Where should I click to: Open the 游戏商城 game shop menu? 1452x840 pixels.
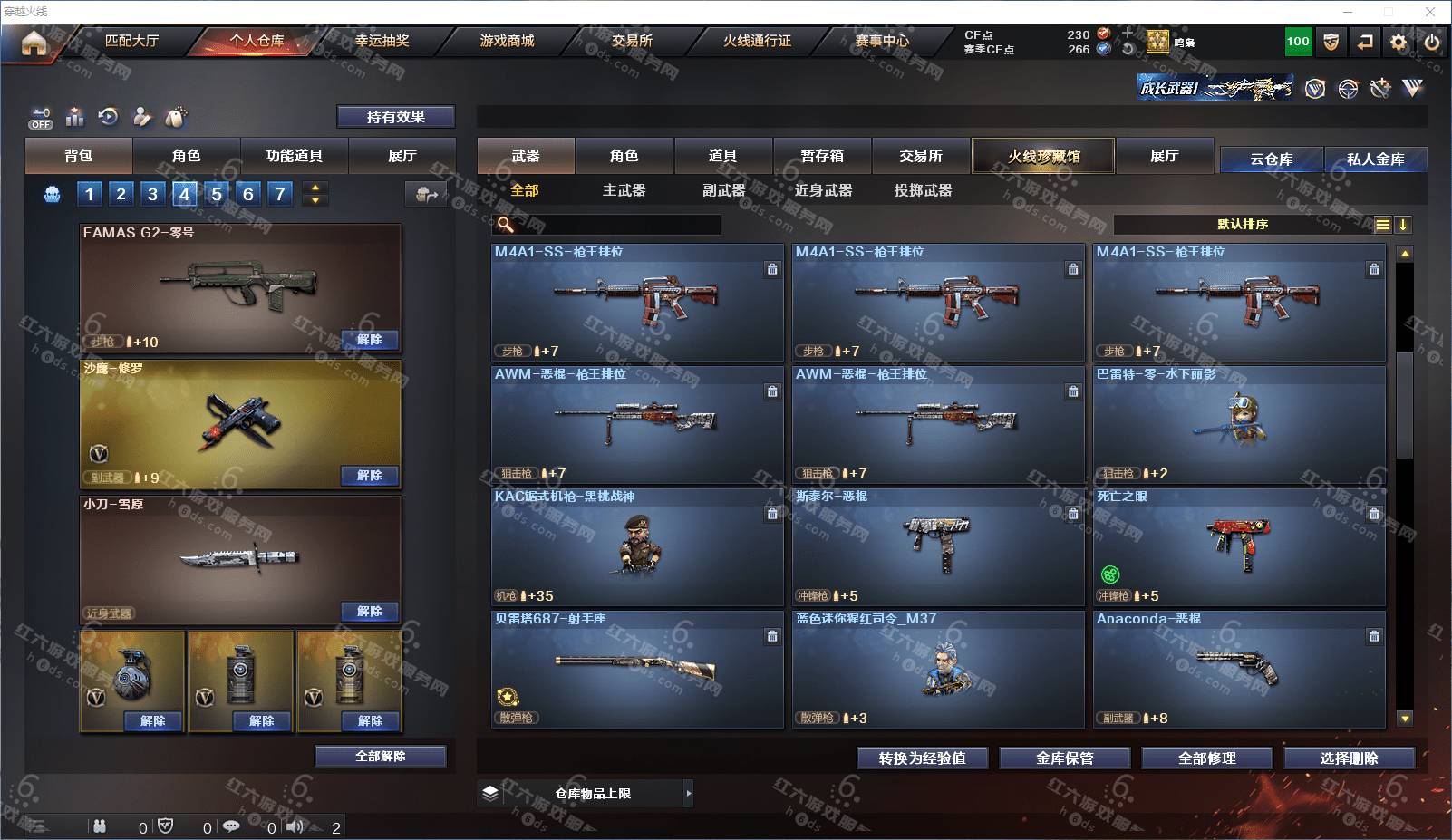point(507,41)
